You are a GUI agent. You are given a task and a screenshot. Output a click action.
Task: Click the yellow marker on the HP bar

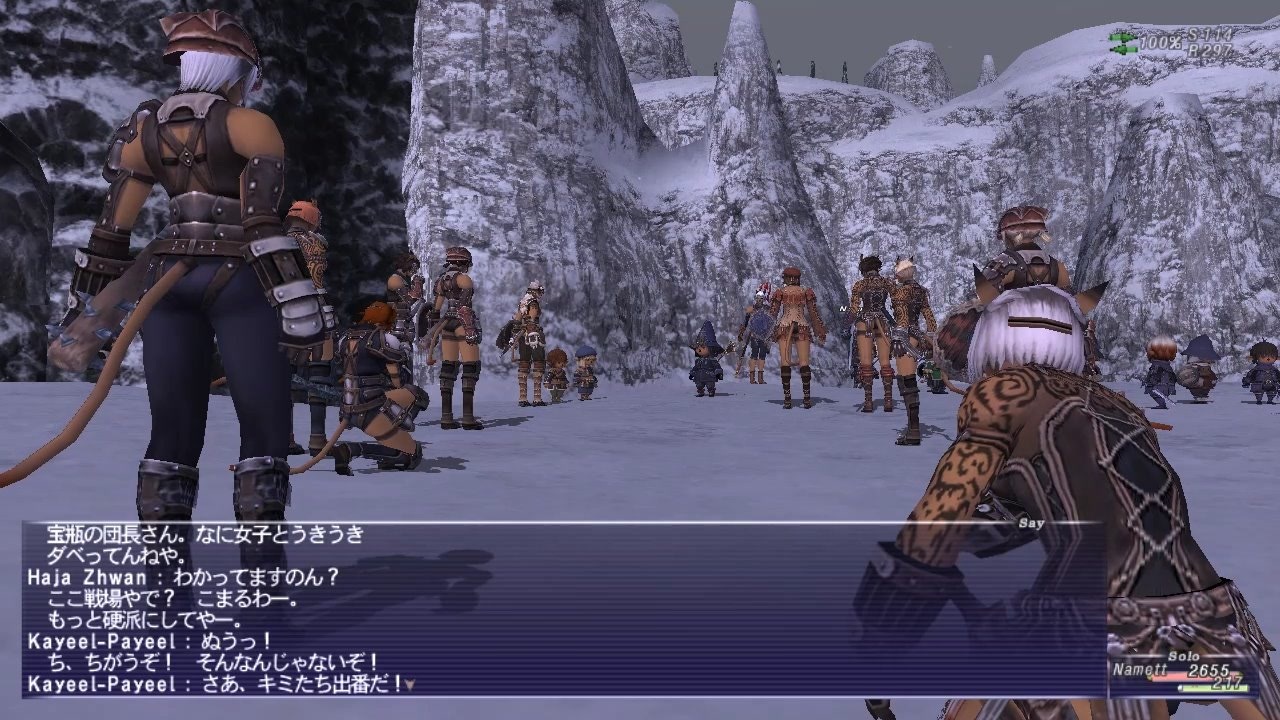coord(1150,676)
